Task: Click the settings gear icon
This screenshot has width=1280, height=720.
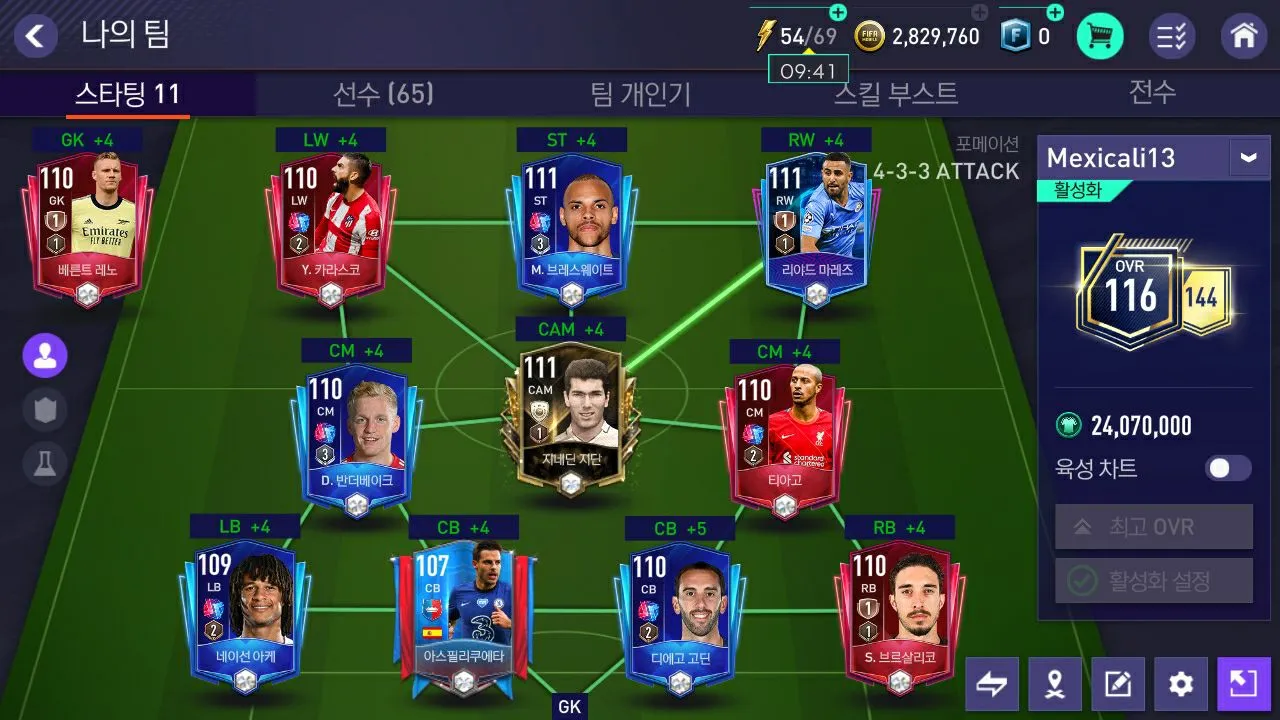Action: click(1181, 684)
